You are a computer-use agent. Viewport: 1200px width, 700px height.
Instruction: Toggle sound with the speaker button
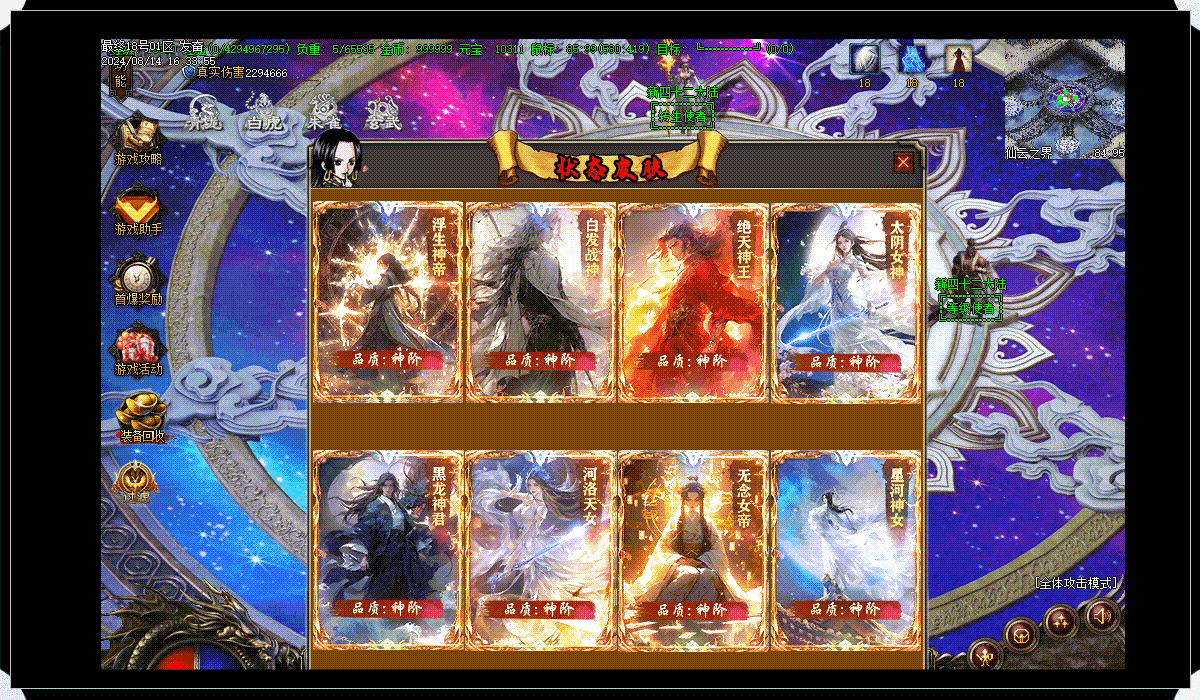1102,616
